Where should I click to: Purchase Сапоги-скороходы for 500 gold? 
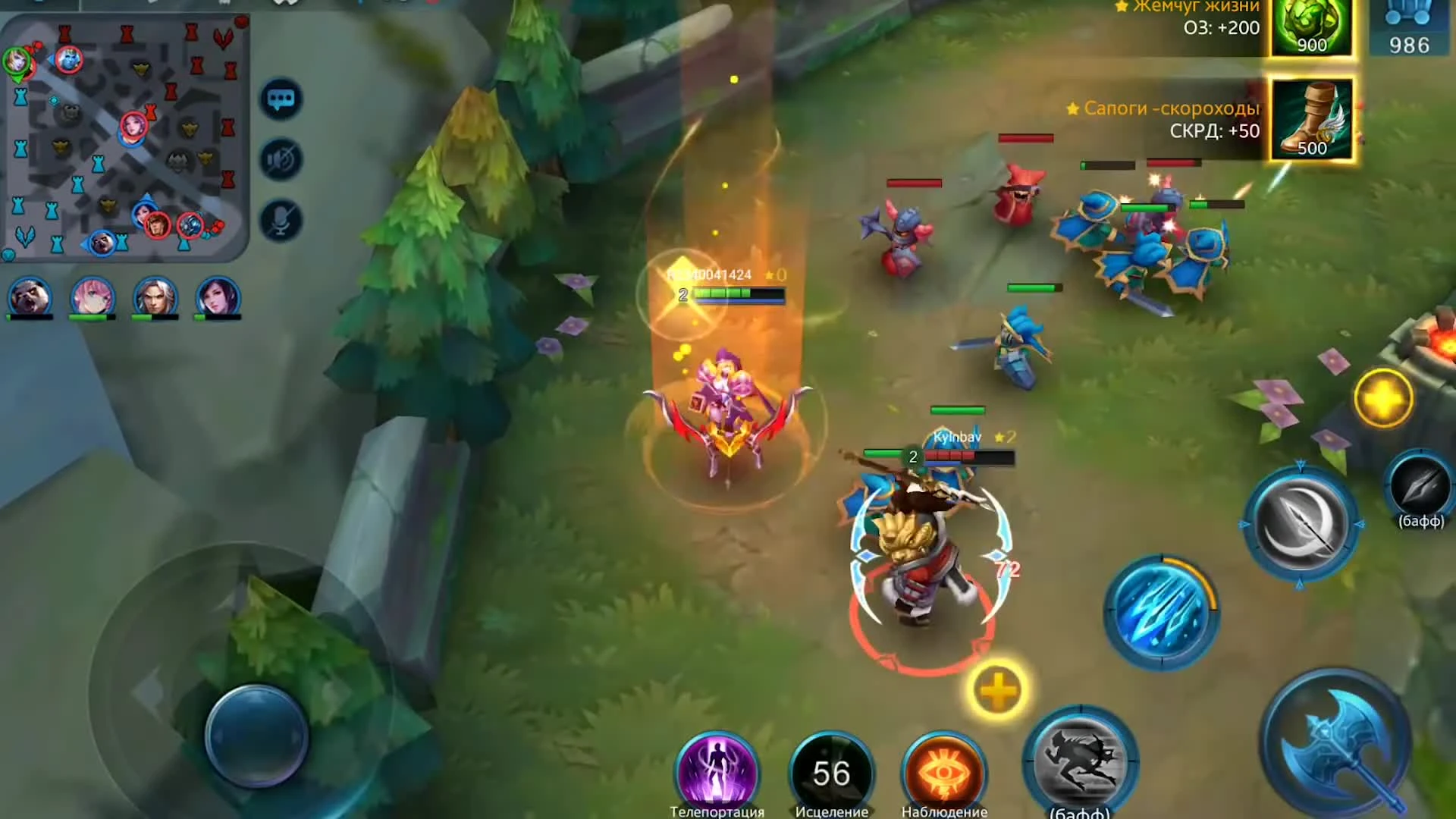pyautogui.click(x=1311, y=125)
